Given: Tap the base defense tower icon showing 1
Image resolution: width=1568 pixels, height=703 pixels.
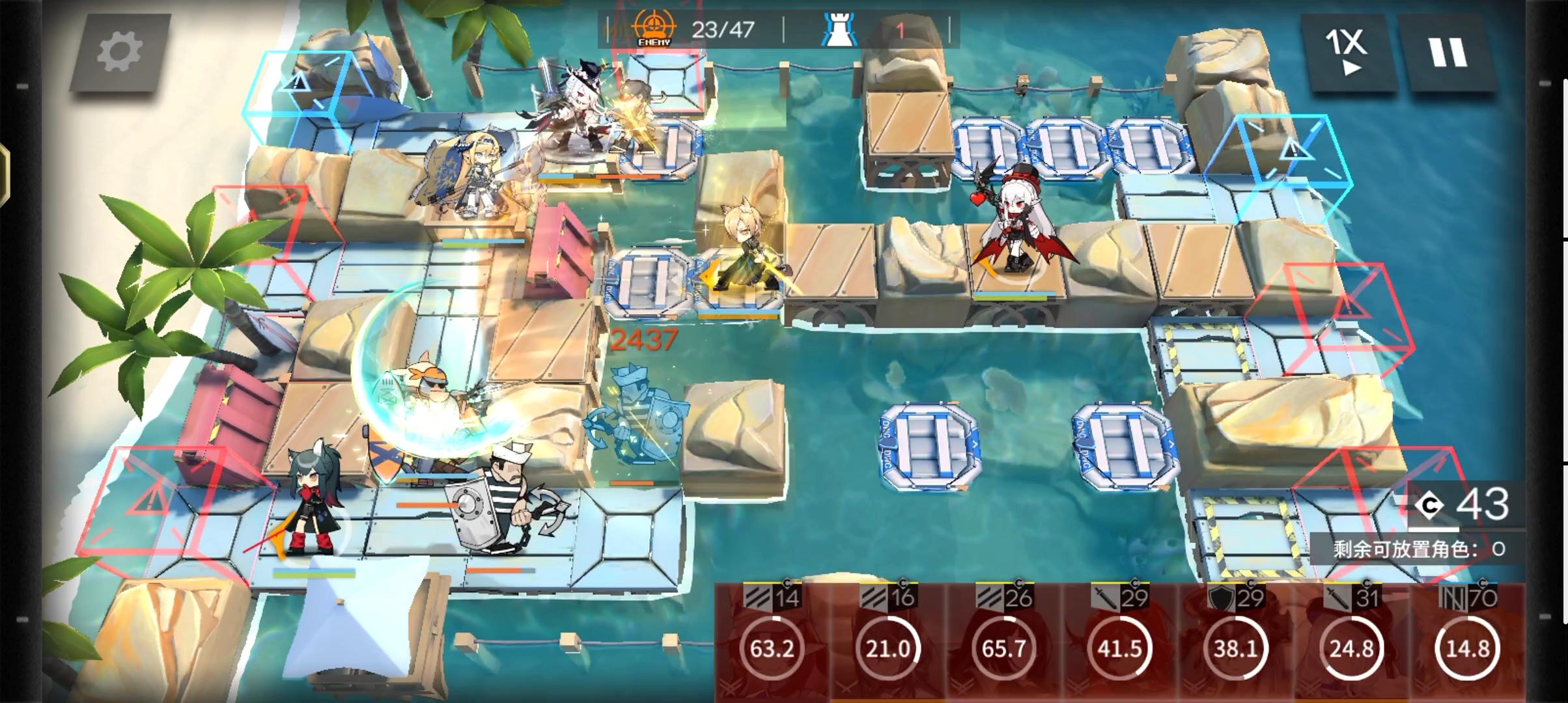Looking at the screenshot, I should [x=853, y=27].
